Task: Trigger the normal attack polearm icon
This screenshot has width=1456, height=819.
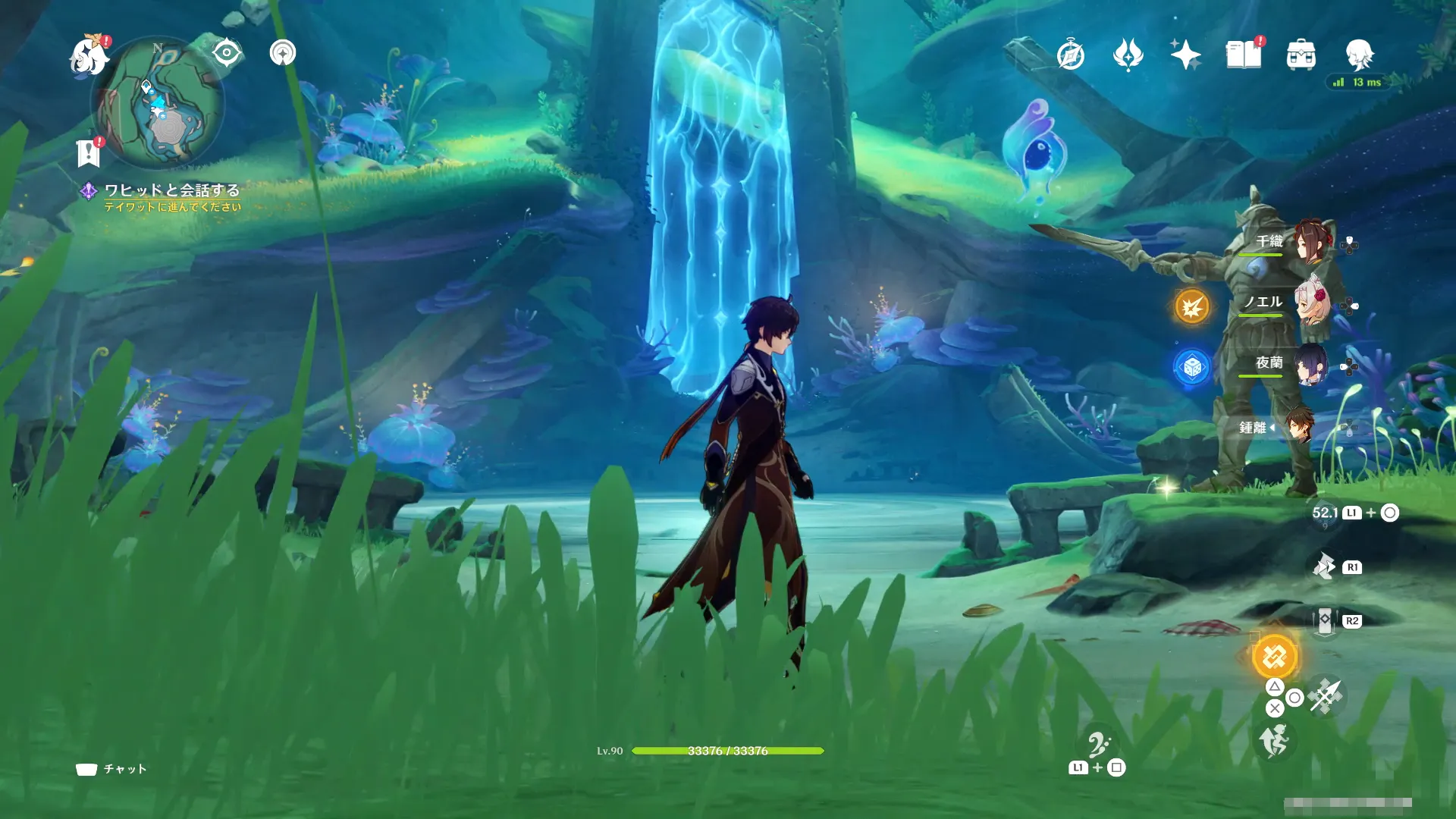Action: (x=1326, y=696)
